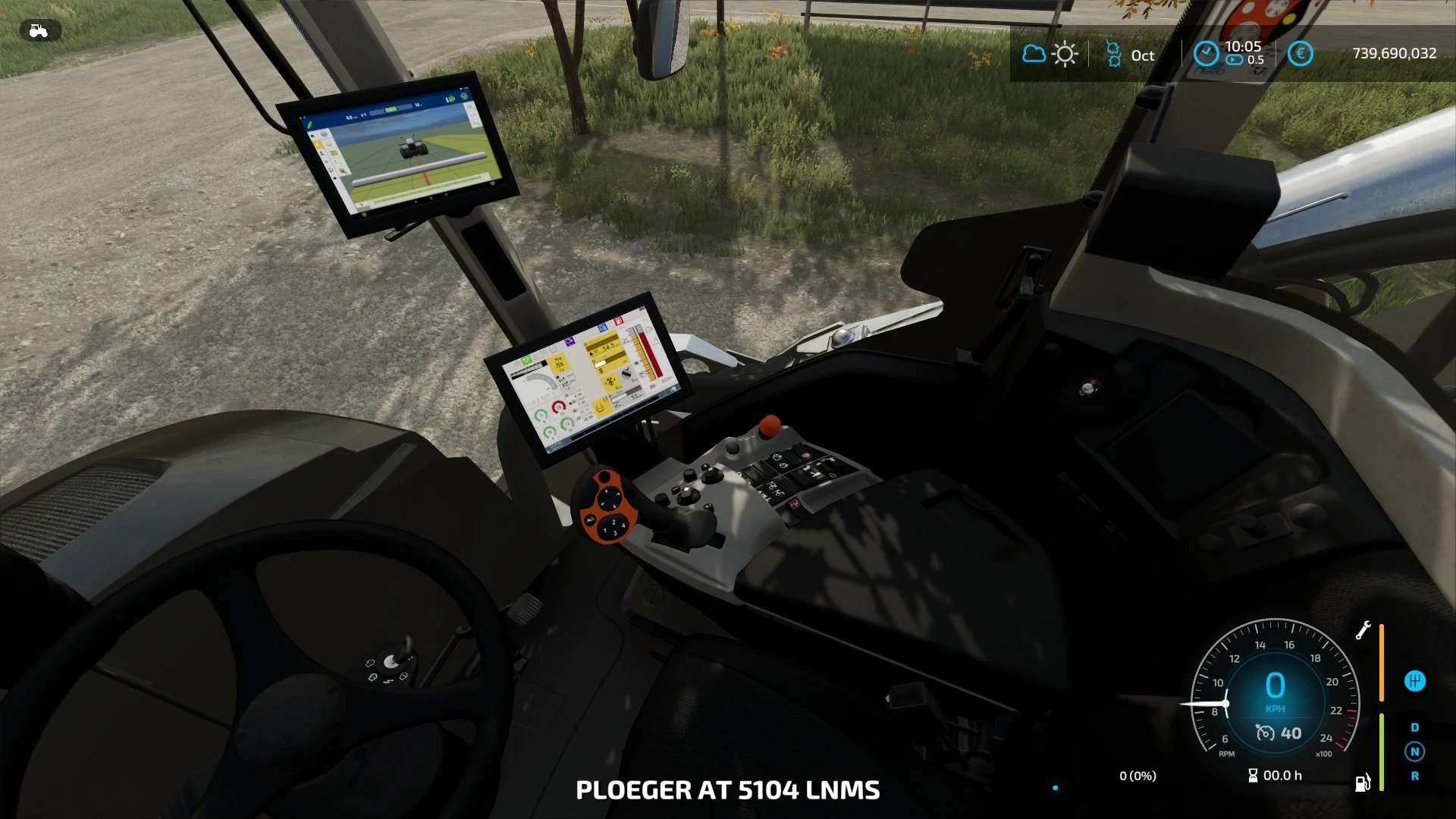Click the euro money icon
The image size is (1456, 819).
point(1300,54)
